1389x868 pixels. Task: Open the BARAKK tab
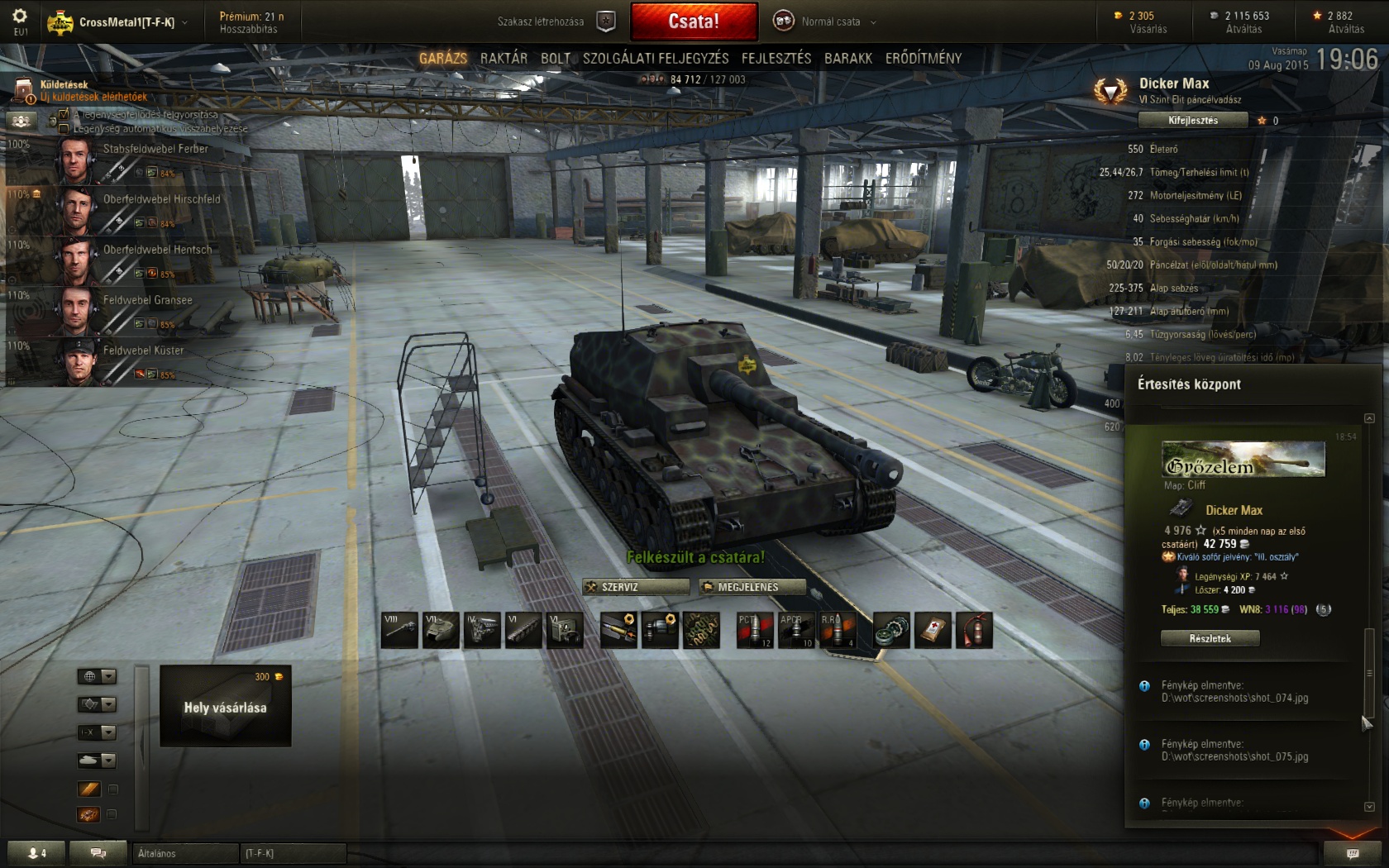click(848, 58)
